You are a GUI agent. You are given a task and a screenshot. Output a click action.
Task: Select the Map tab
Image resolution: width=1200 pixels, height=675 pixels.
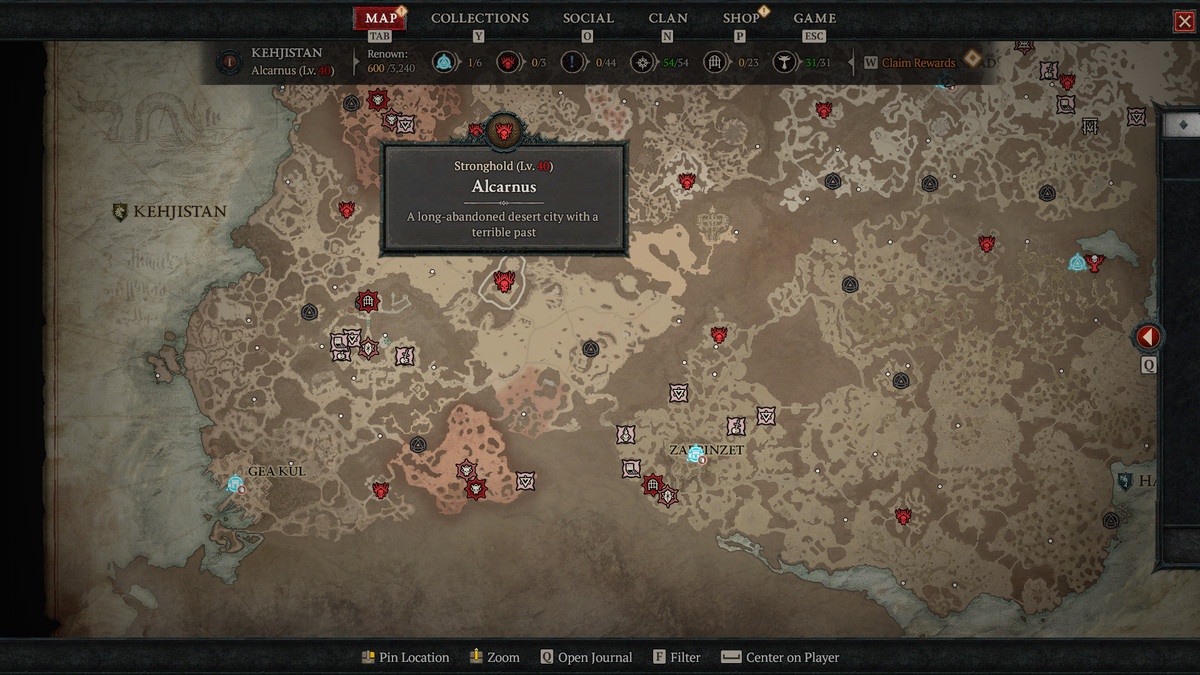tap(380, 18)
